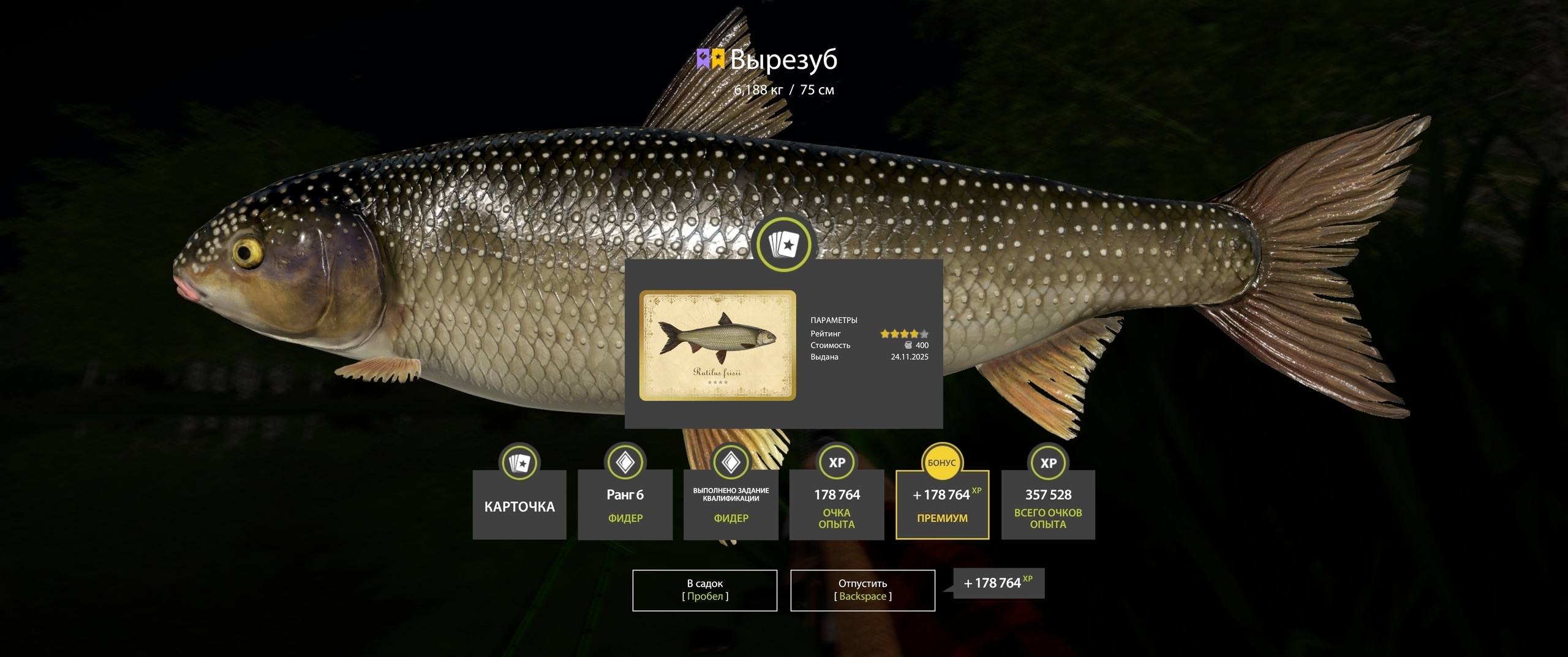Toggle the fifth rating star on the card
The height and width of the screenshot is (657, 1568).
[925, 333]
